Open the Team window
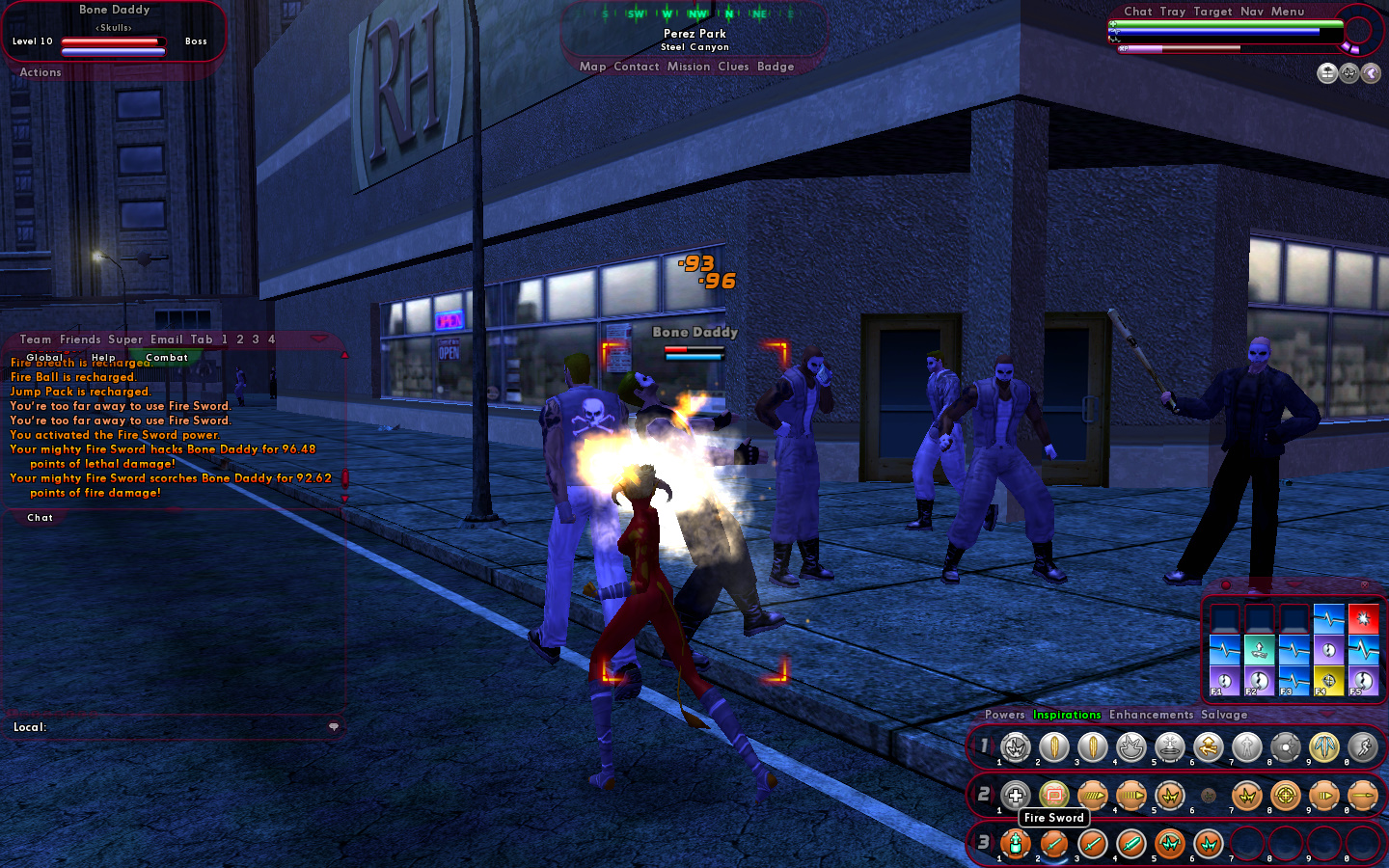 click(x=36, y=339)
